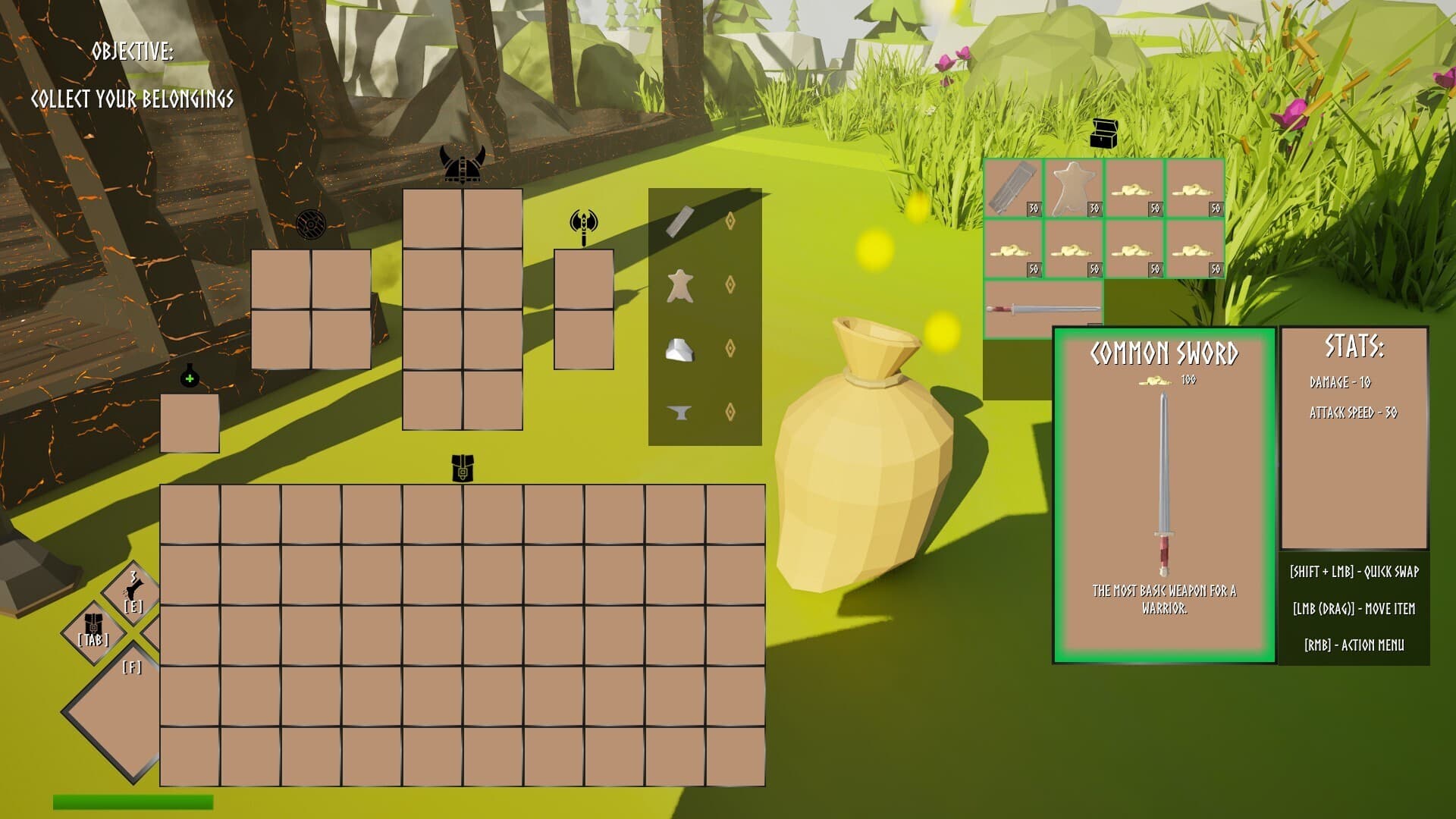Select the anvil entry in the crafting panel
1456x819 pixels.
coord(679,413)
